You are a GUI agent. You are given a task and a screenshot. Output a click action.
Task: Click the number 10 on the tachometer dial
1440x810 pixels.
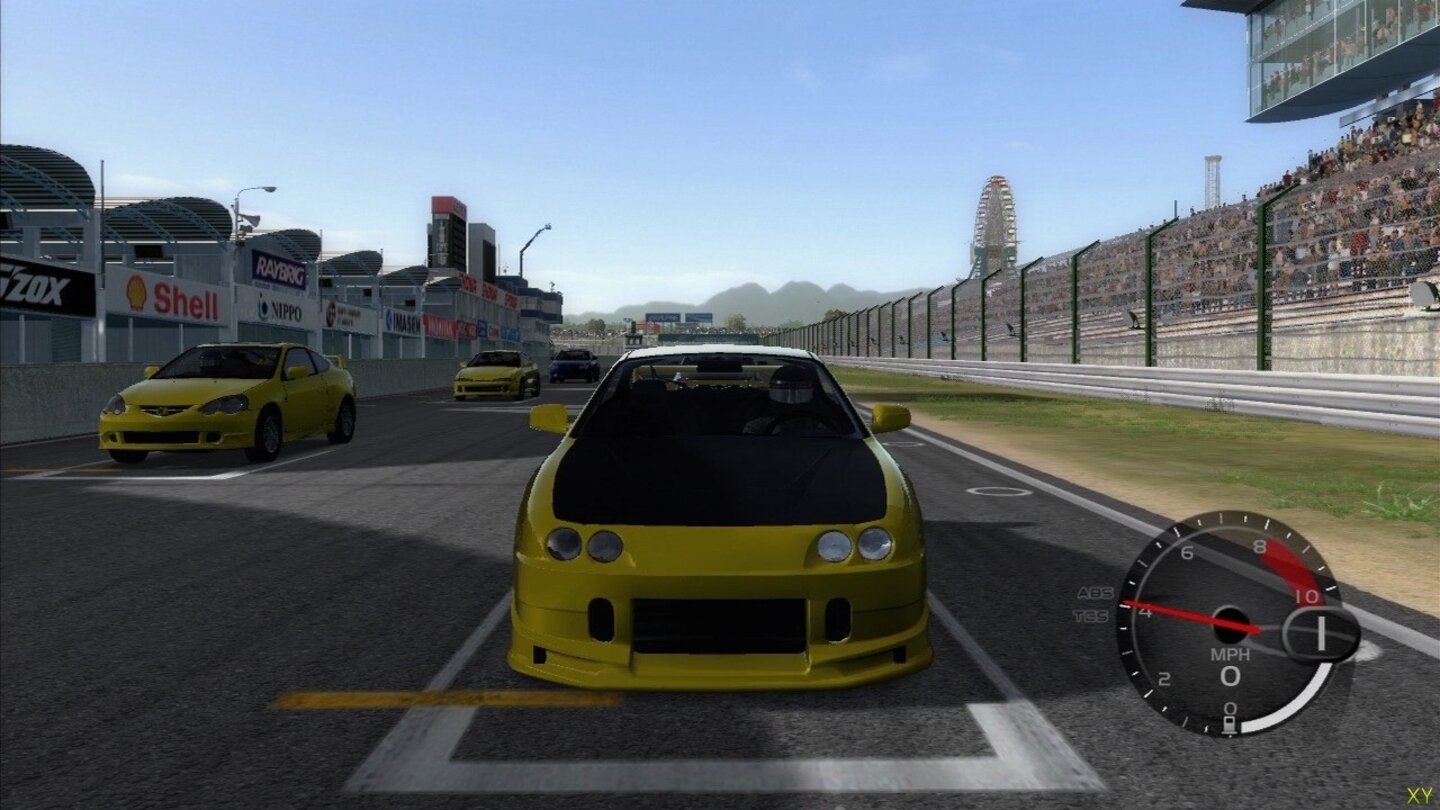1305,596
